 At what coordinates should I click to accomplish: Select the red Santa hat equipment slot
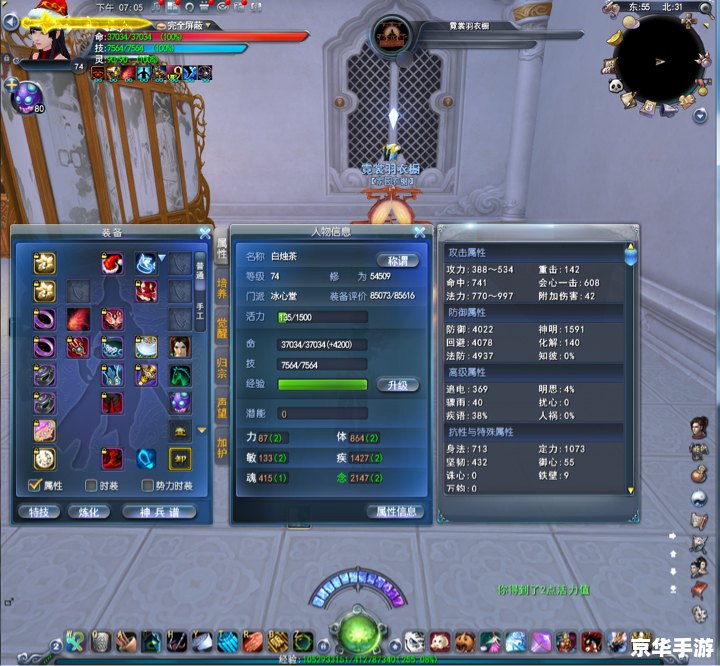[111, 263]
